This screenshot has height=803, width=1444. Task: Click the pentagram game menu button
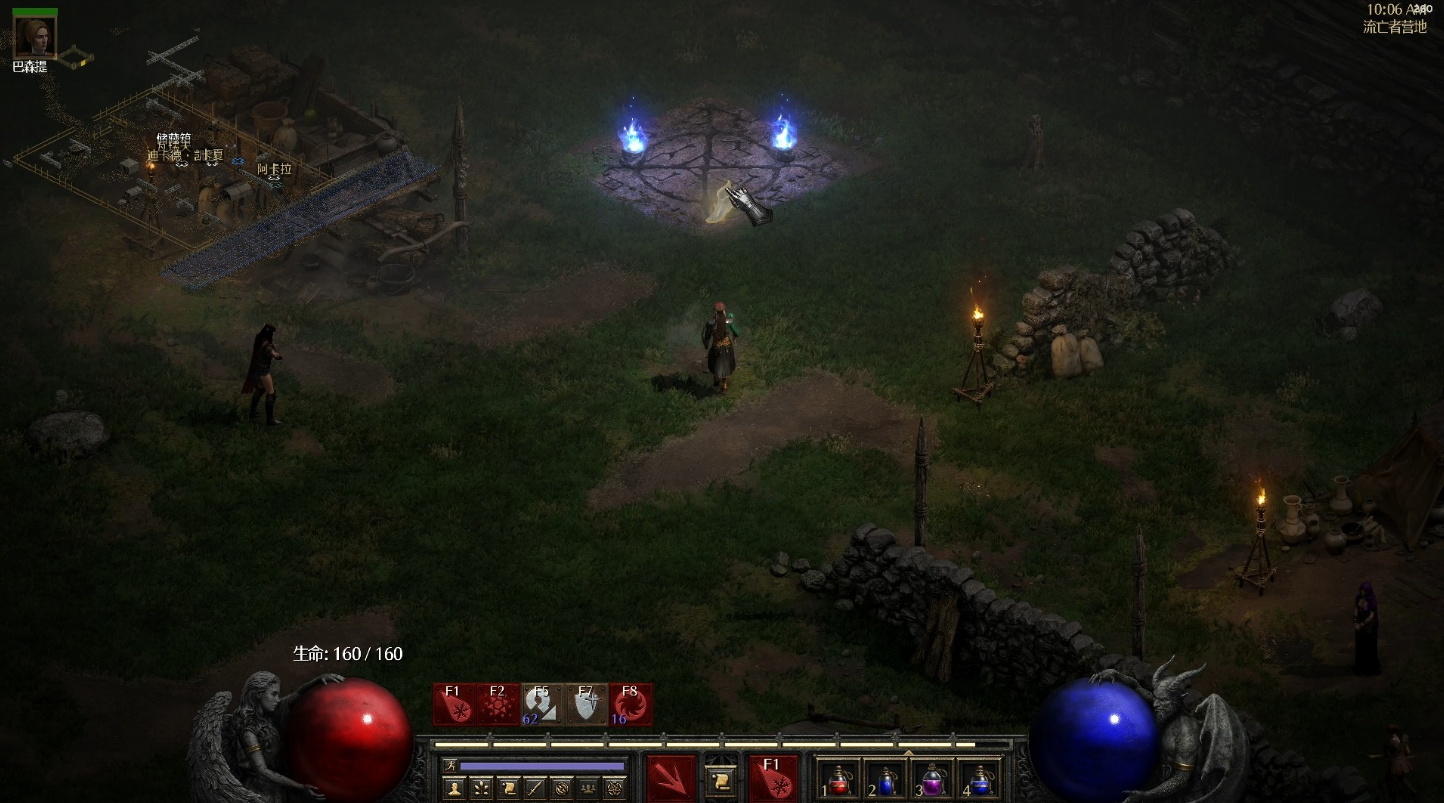coord(617,788)
